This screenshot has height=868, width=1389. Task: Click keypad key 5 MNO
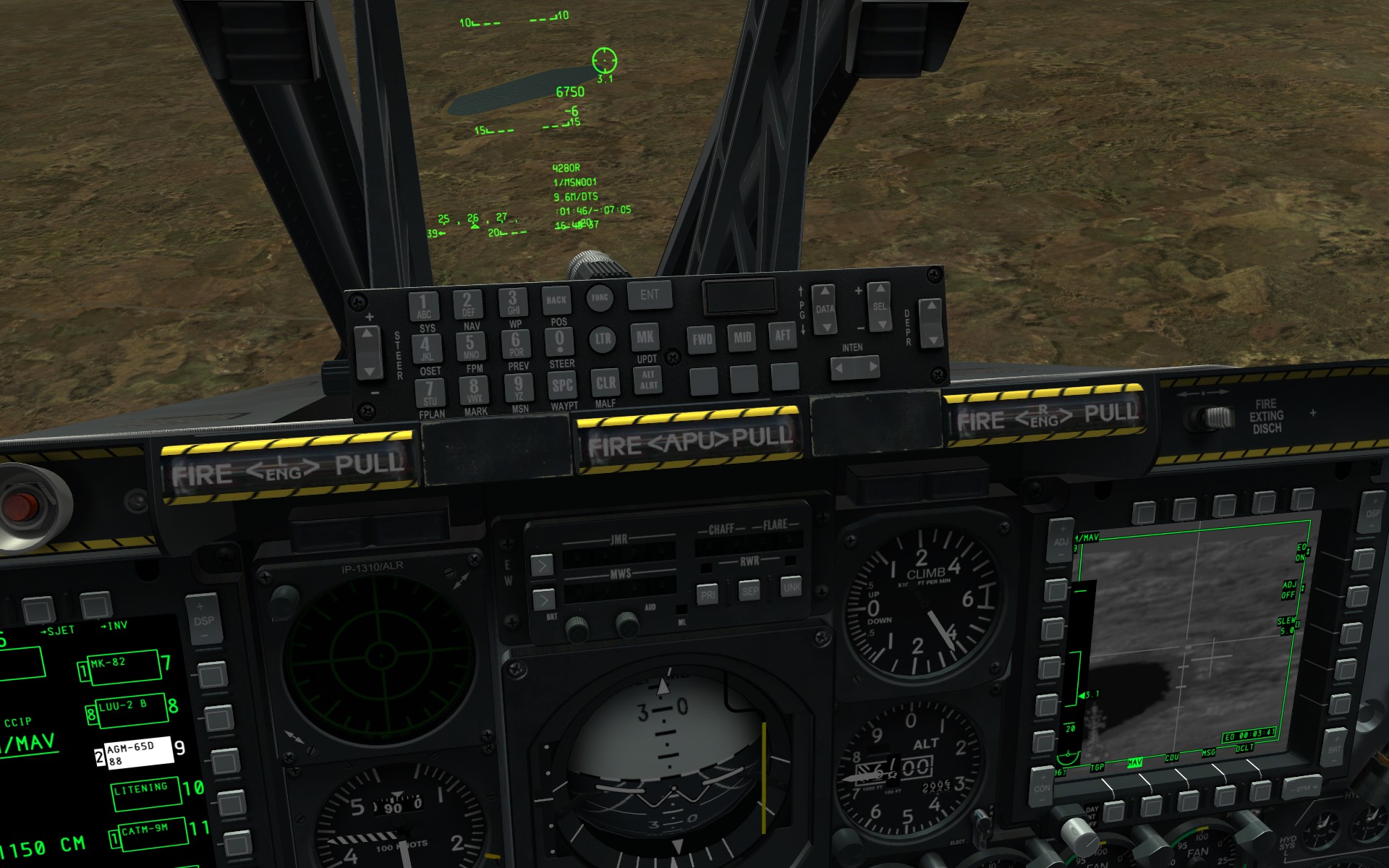click(x=470, y=346)
